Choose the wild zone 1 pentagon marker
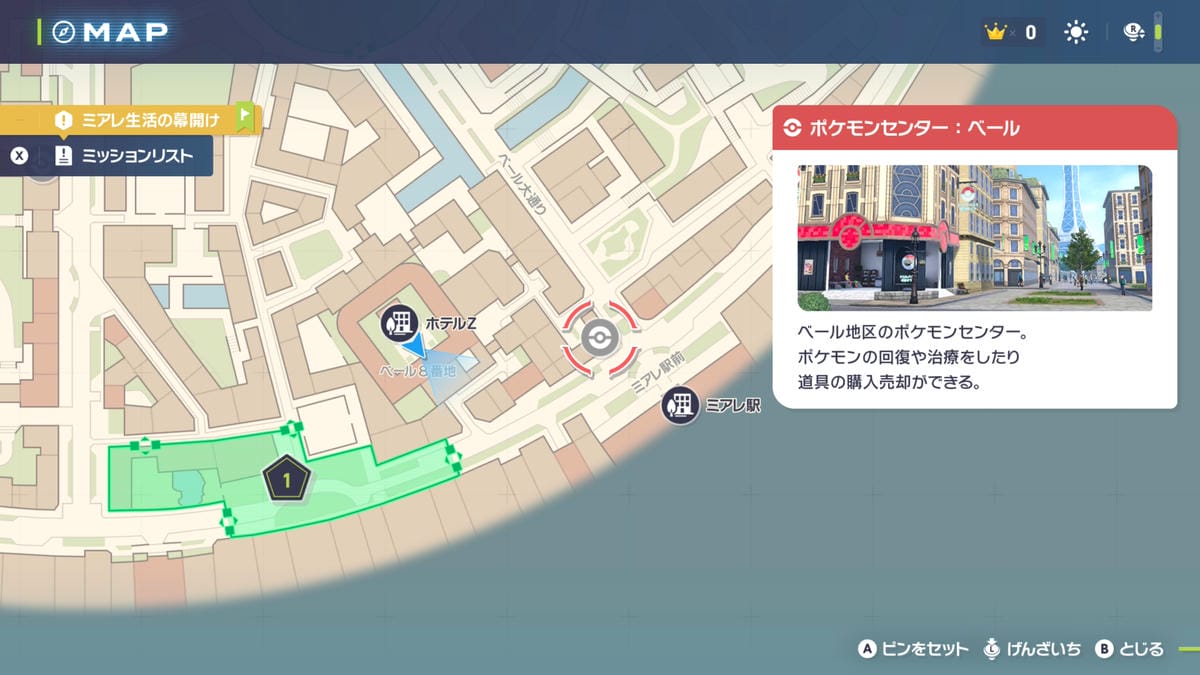This screenshot has width=1200, height=675. point(287,481)
